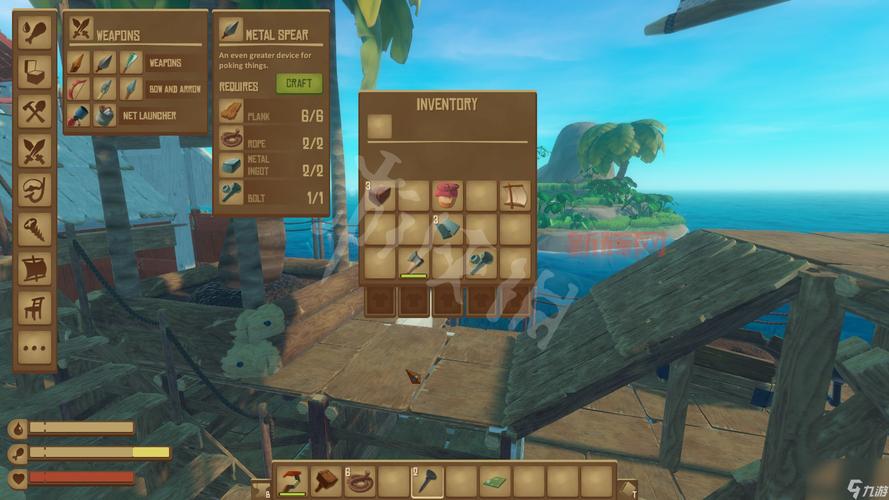Open the sail navigation category
889x500 pixels.
click(x=35, y=269)
